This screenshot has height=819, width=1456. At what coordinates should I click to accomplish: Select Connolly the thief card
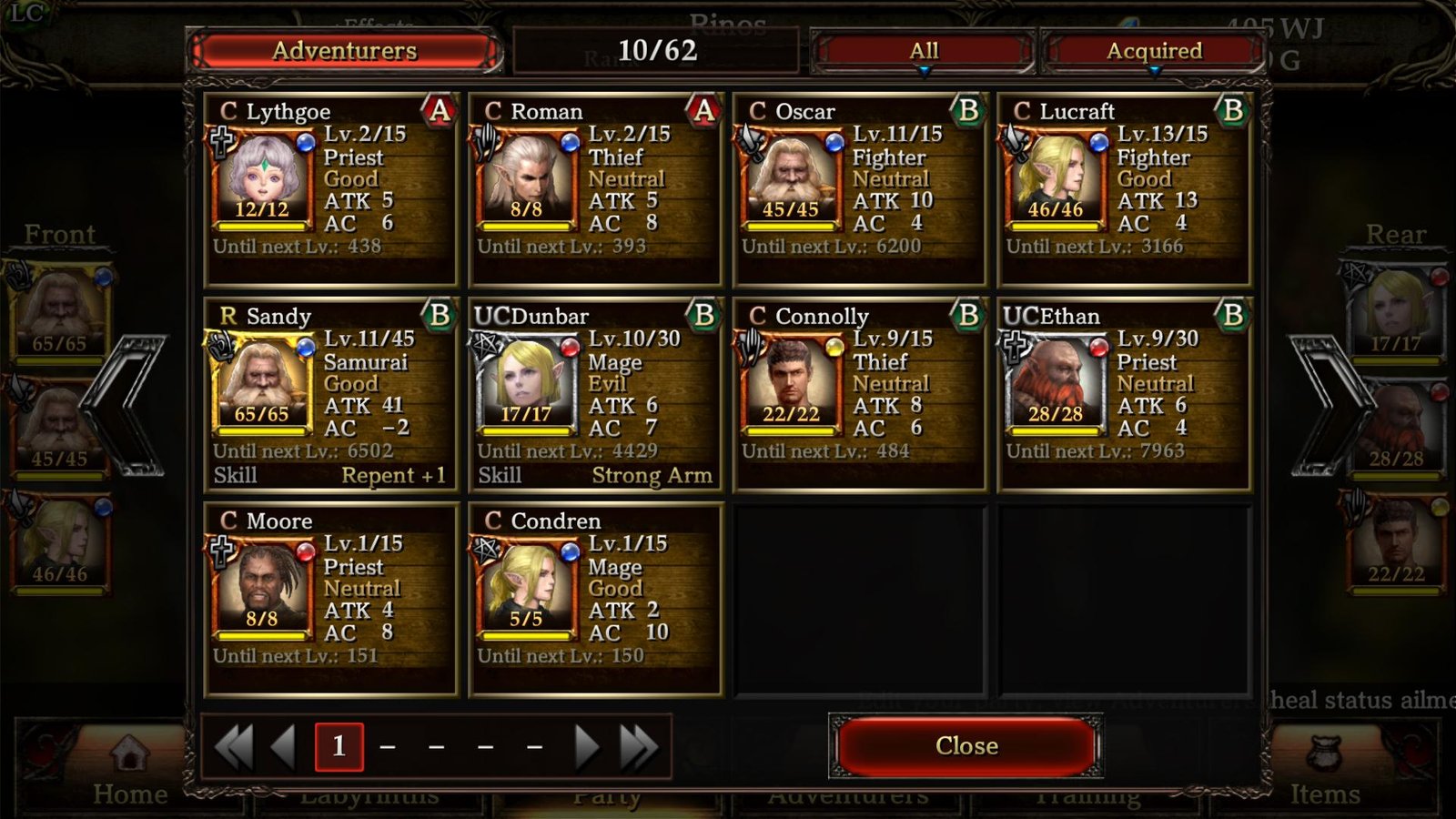[860, 394]
